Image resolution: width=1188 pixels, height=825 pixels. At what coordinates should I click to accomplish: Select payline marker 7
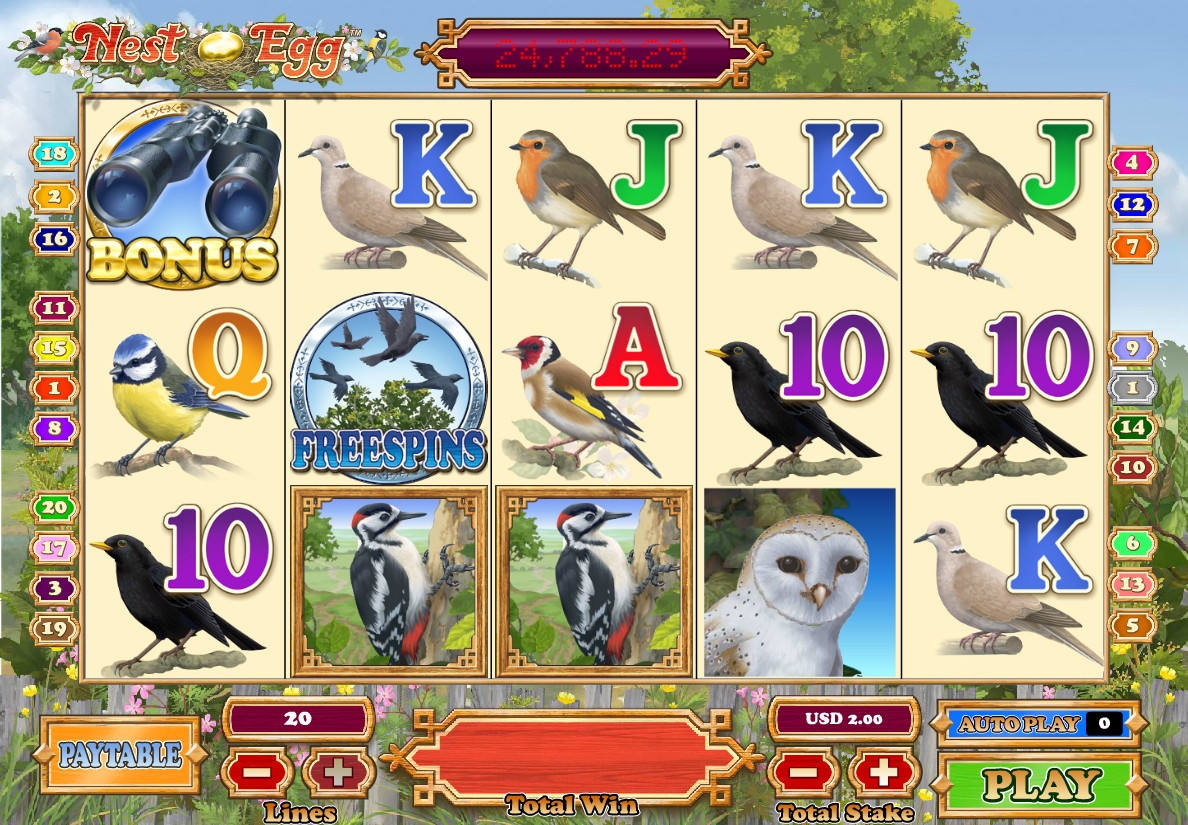click(1132, 246)
